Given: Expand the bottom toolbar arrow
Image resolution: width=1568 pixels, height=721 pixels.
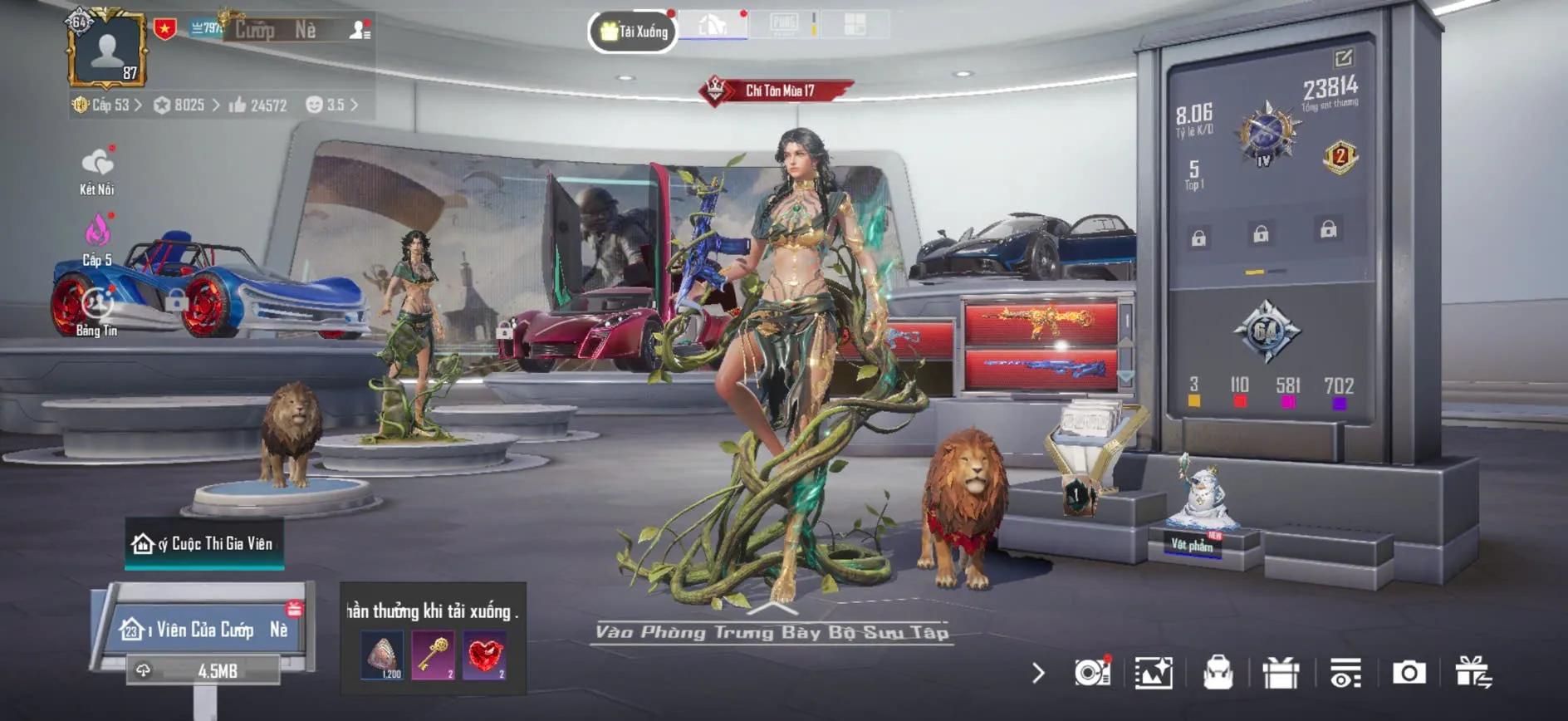Looking at the screenshot, I should coord(1038,673).
